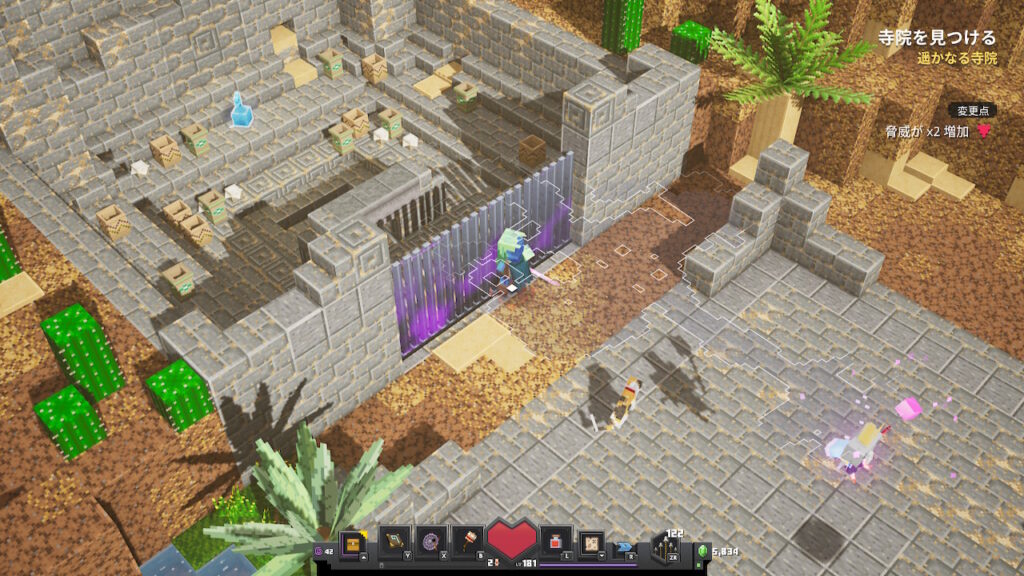
Task: Trigger the blue dodge roll arrow
Action: pos(626,546)
